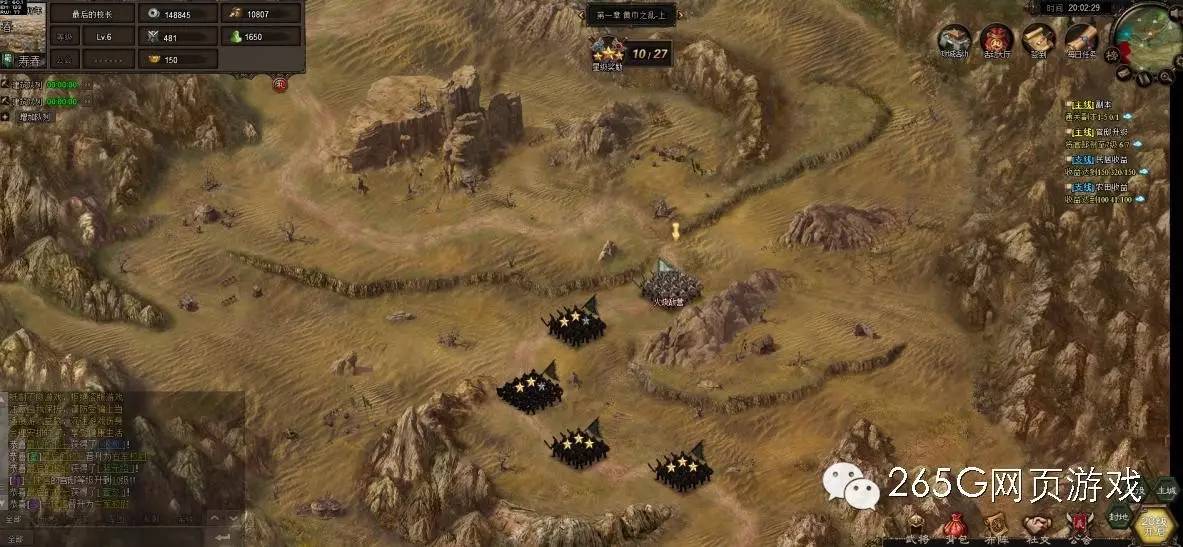Viewport: 1183px width, 547px height.
Task: Open the 星级奖励 star reward icon
Action: [607, 52]
